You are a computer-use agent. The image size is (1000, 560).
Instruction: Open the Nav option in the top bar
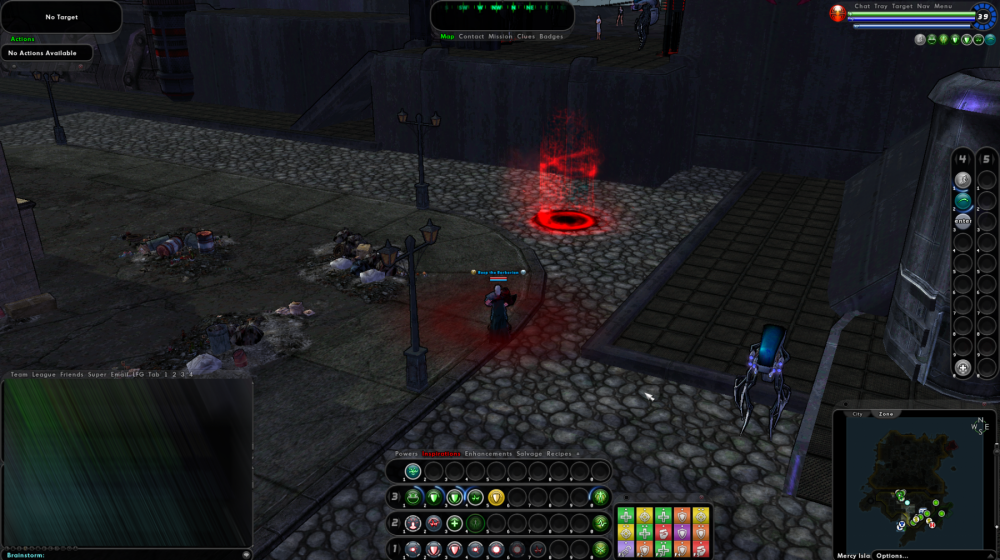(x=923, y=6)
